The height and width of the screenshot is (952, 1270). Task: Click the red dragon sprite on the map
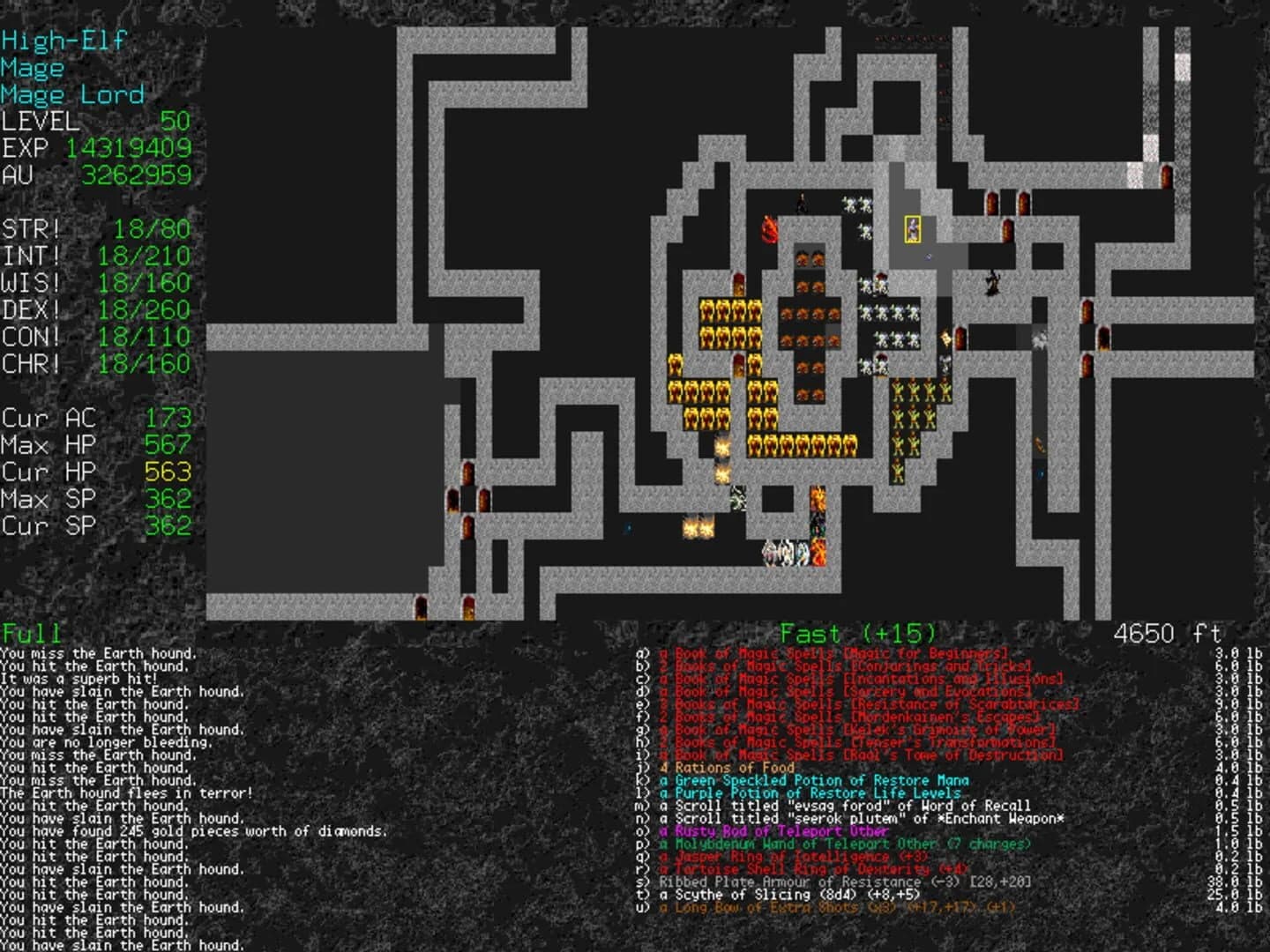(x=770, y=231)
